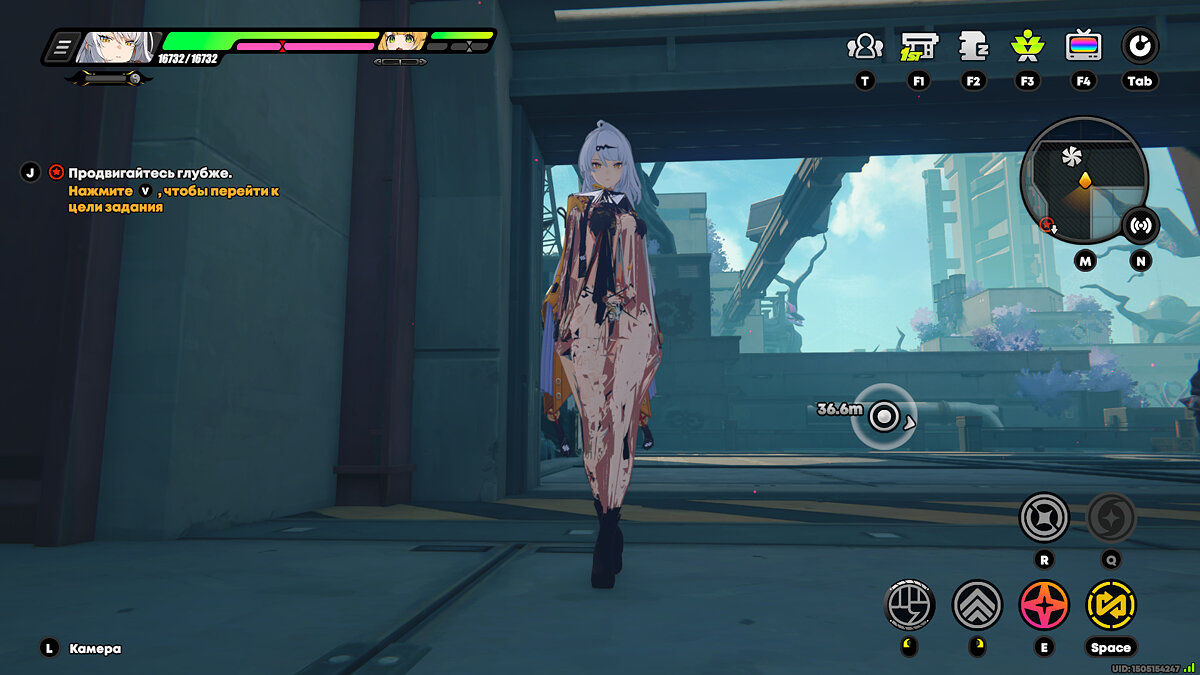Switch to the blonde teammate portrait

pos(402,42)
